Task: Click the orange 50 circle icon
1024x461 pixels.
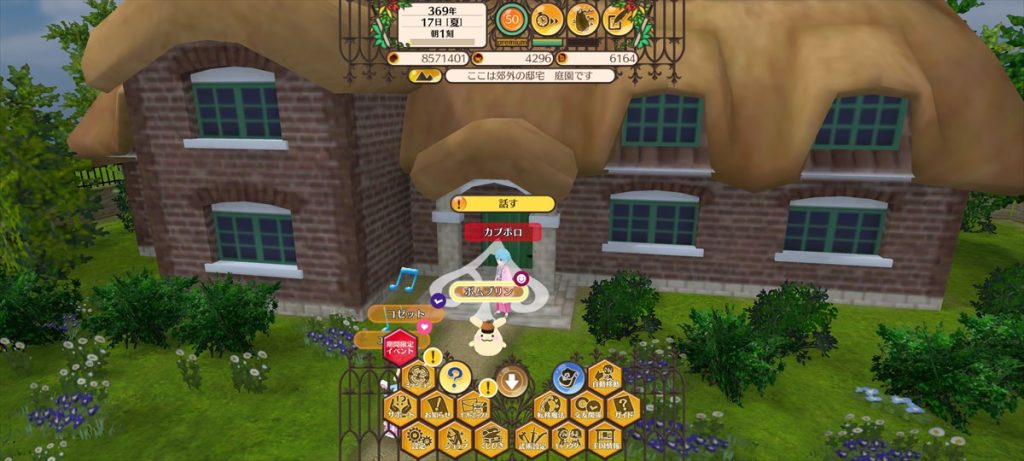Action: 512,19
